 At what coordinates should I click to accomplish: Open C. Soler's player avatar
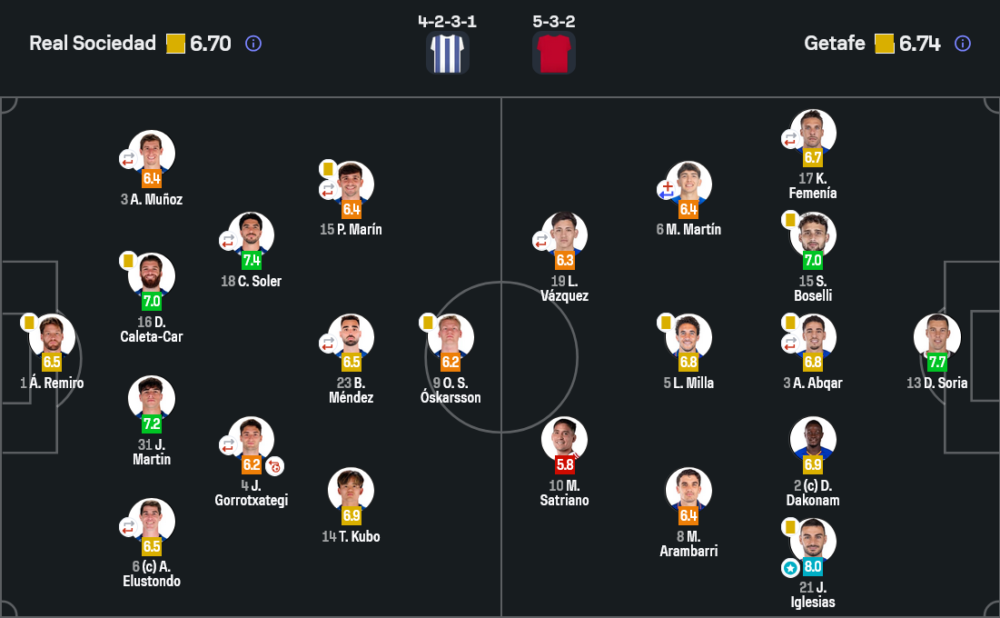tap(251, 235)
